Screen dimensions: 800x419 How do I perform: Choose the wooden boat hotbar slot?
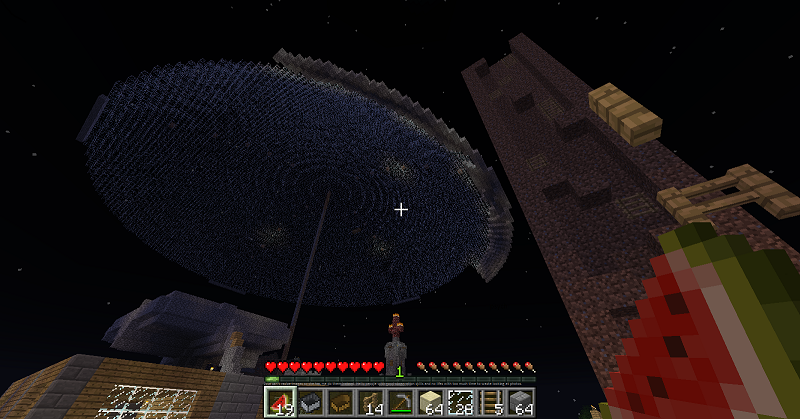[341, 402]
